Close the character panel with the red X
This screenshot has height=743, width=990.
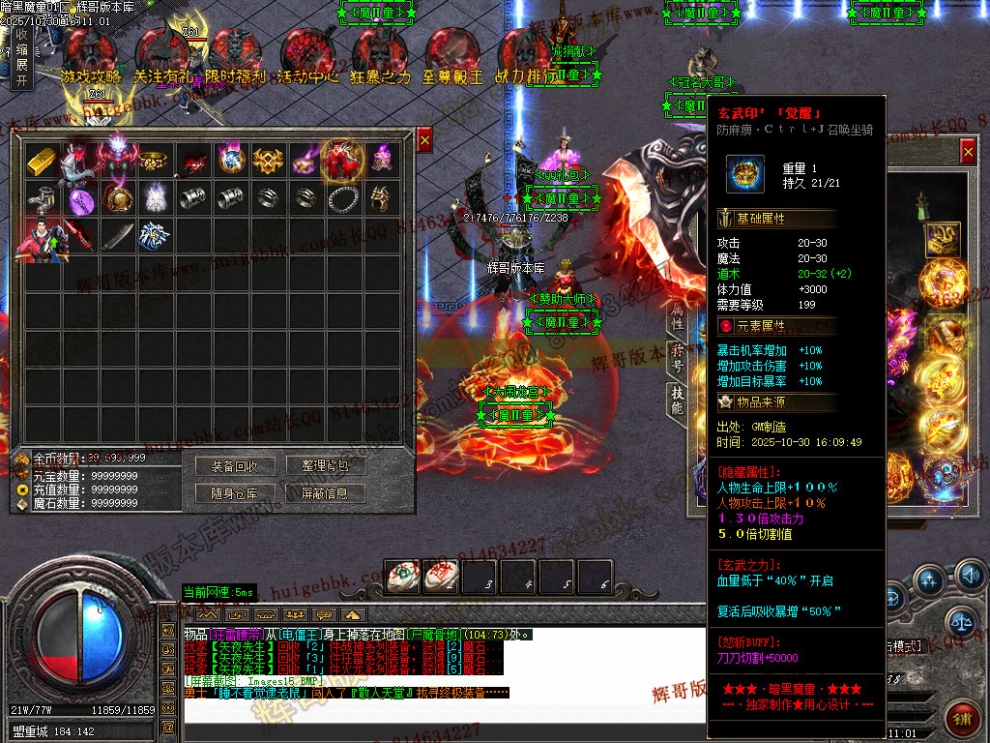click(967, 152)
